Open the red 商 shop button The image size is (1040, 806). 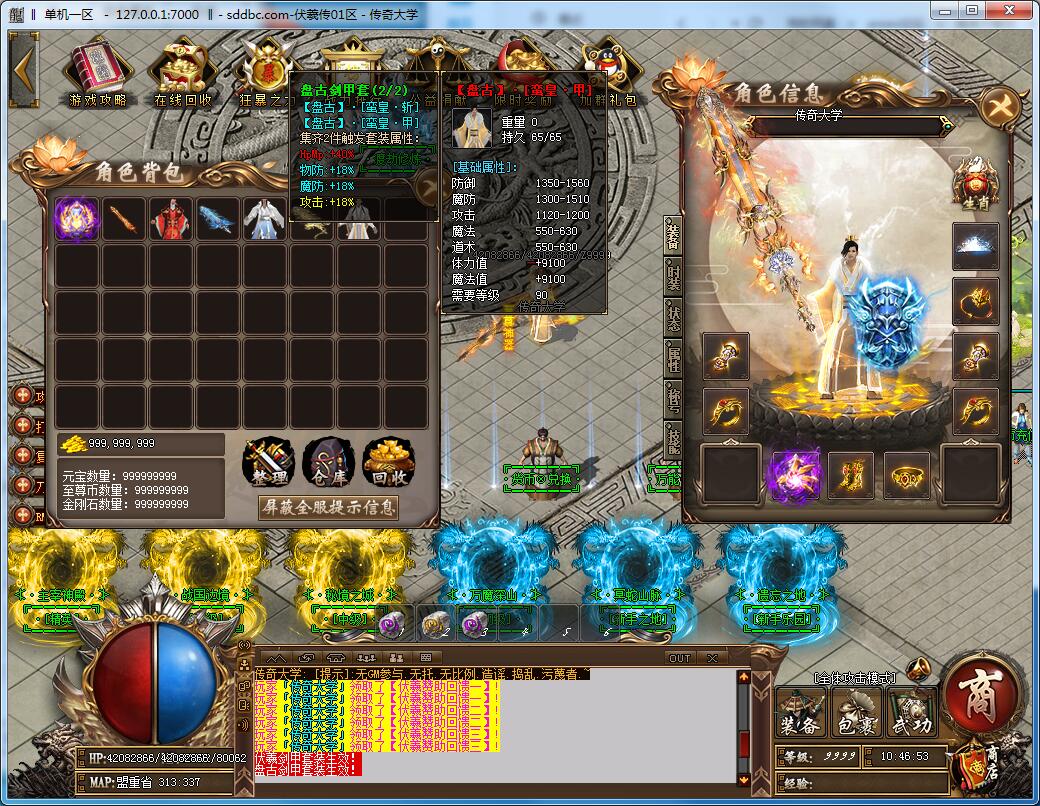tap(981, 693)
